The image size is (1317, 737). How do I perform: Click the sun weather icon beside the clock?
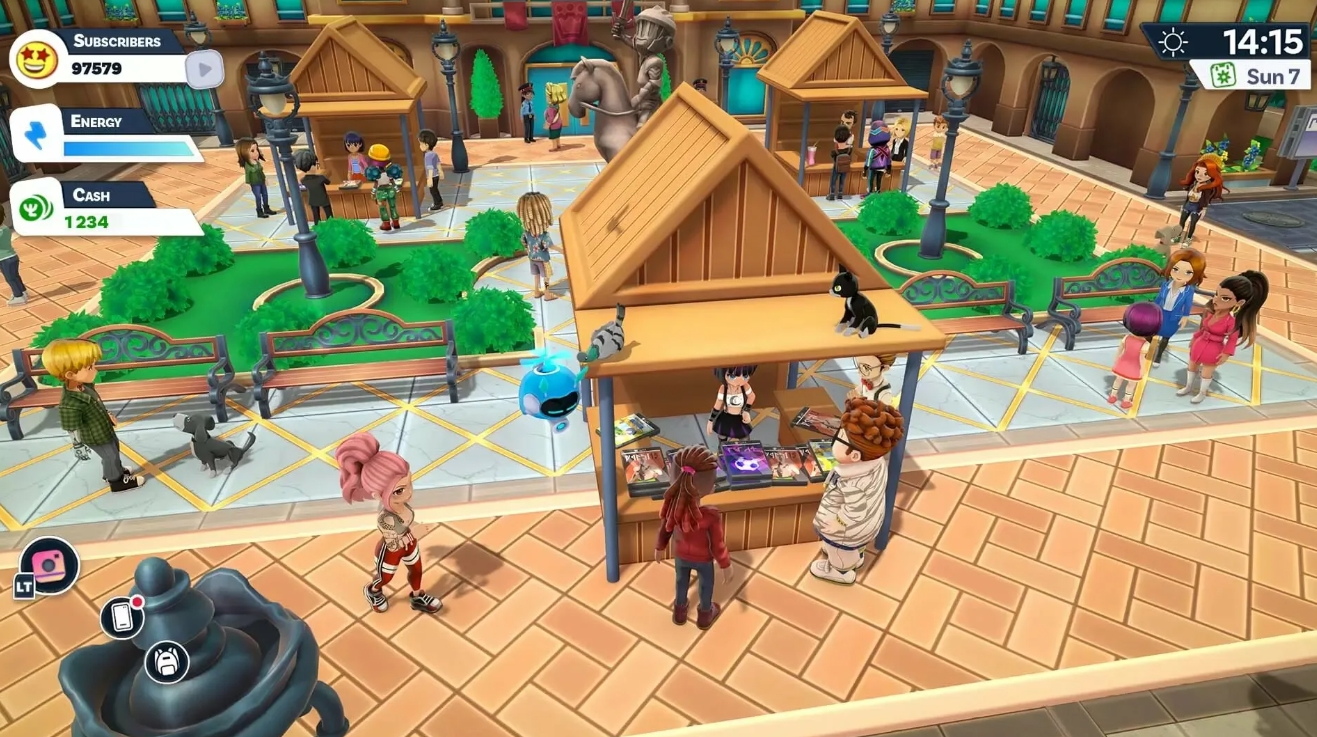click(x=1172, y=42)
